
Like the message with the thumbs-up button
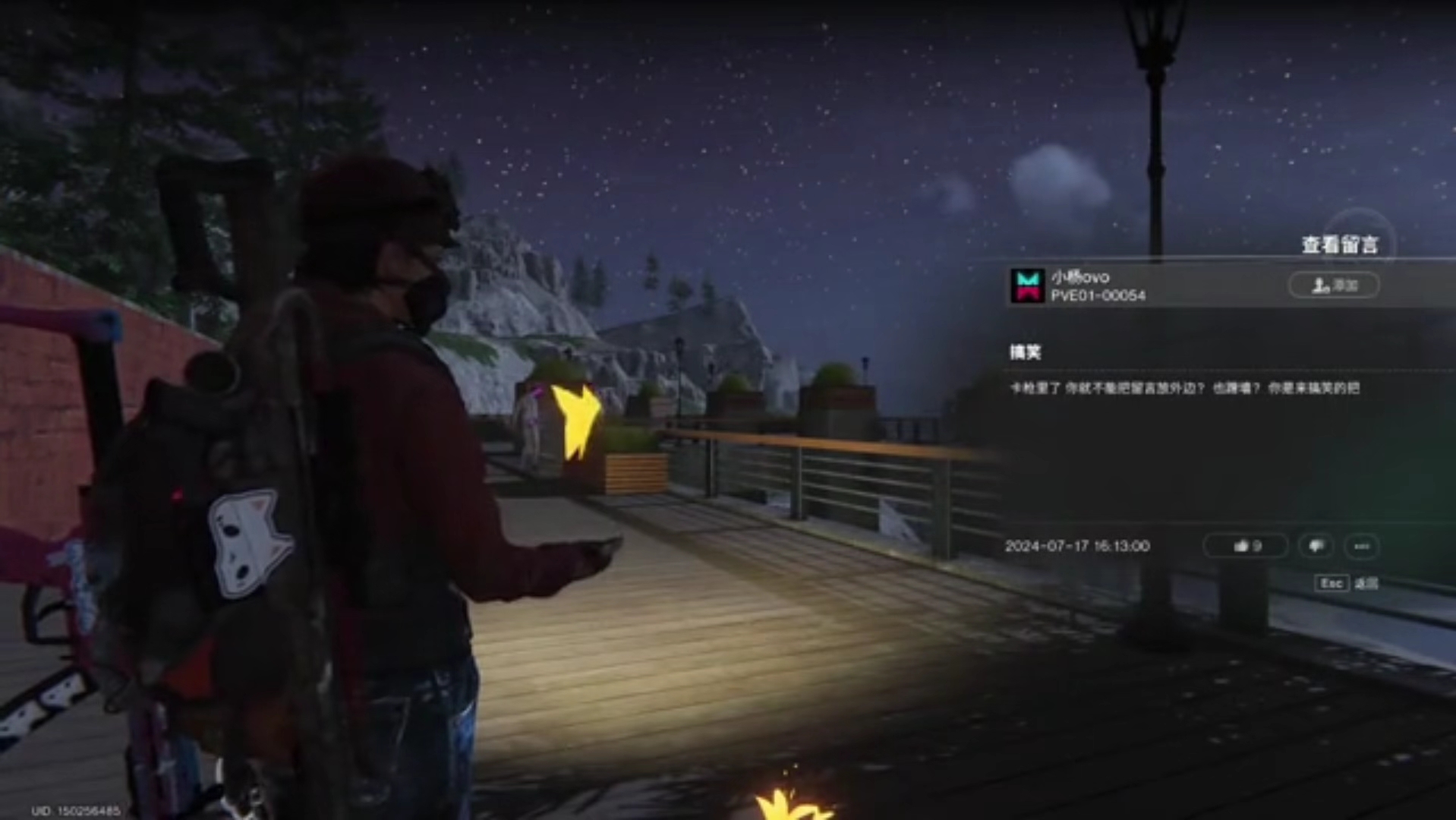tap(1246, 546)
